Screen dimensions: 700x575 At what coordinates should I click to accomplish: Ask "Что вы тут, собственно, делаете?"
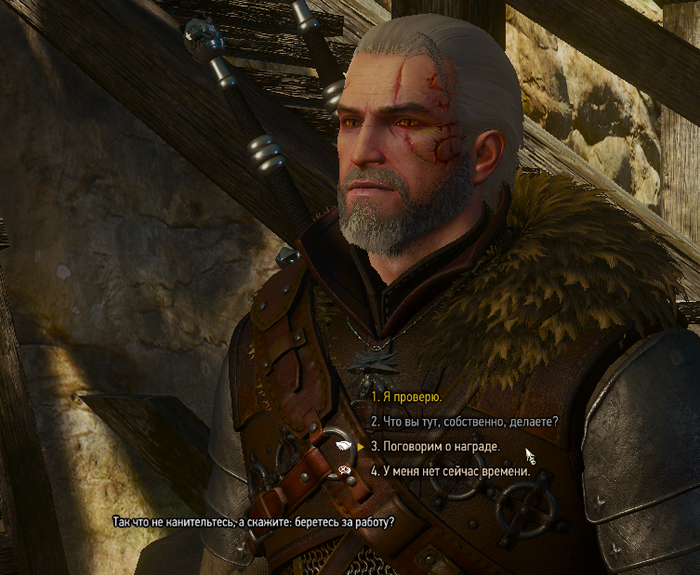464,421
